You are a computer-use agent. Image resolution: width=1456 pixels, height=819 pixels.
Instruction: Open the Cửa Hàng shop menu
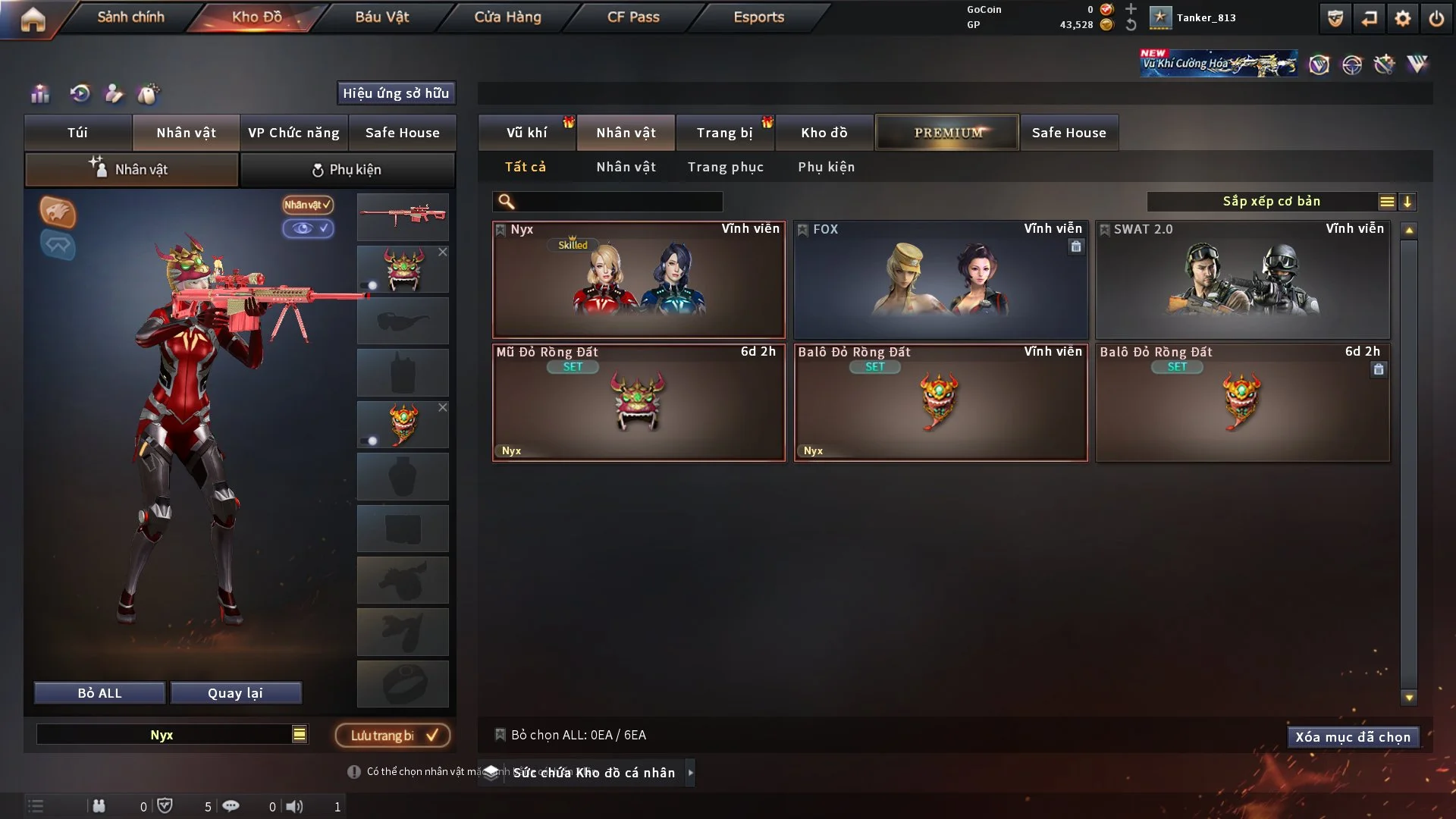[507, 17]
